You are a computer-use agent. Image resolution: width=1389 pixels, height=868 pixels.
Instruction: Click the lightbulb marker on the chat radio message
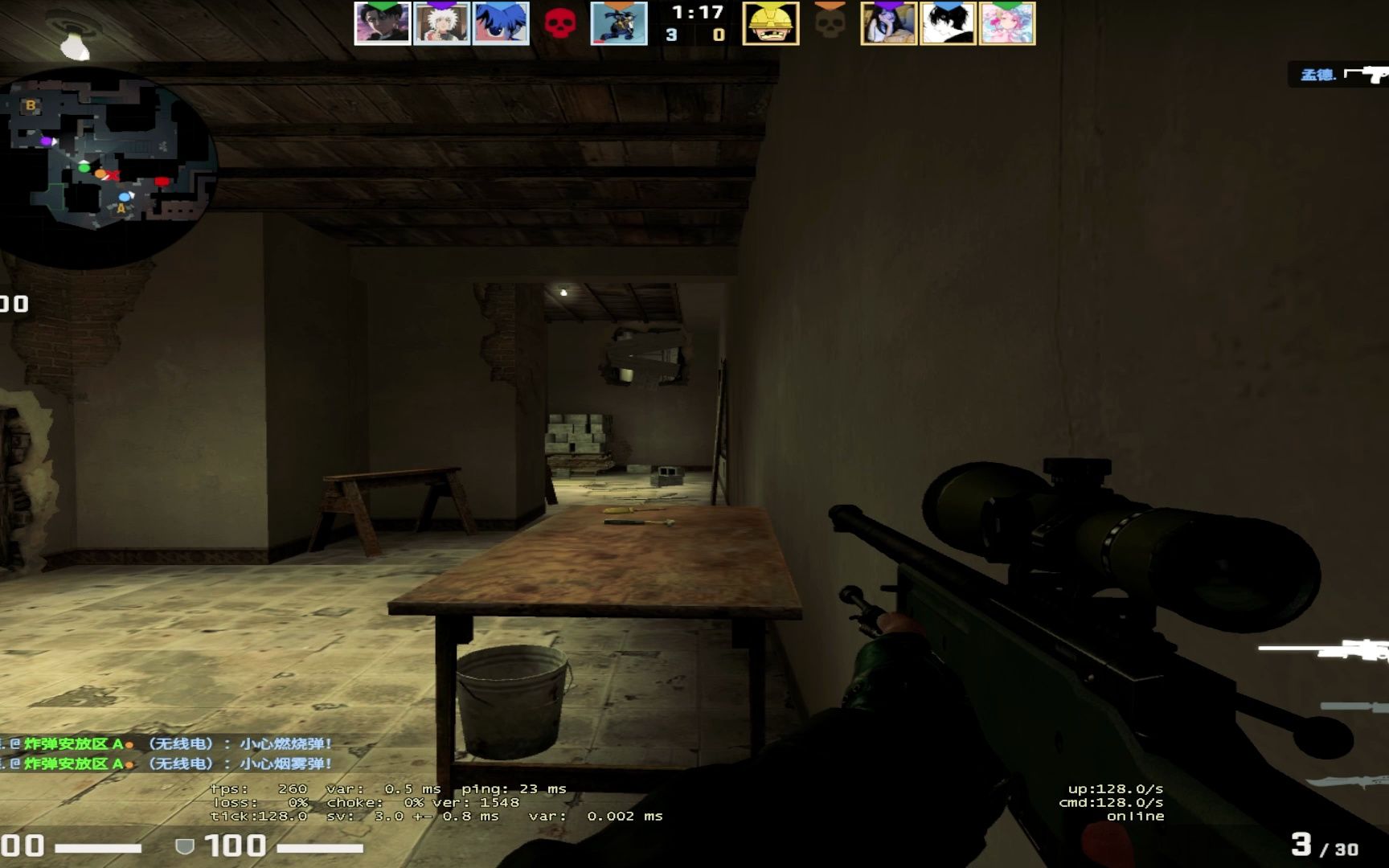tap(129, 745)
